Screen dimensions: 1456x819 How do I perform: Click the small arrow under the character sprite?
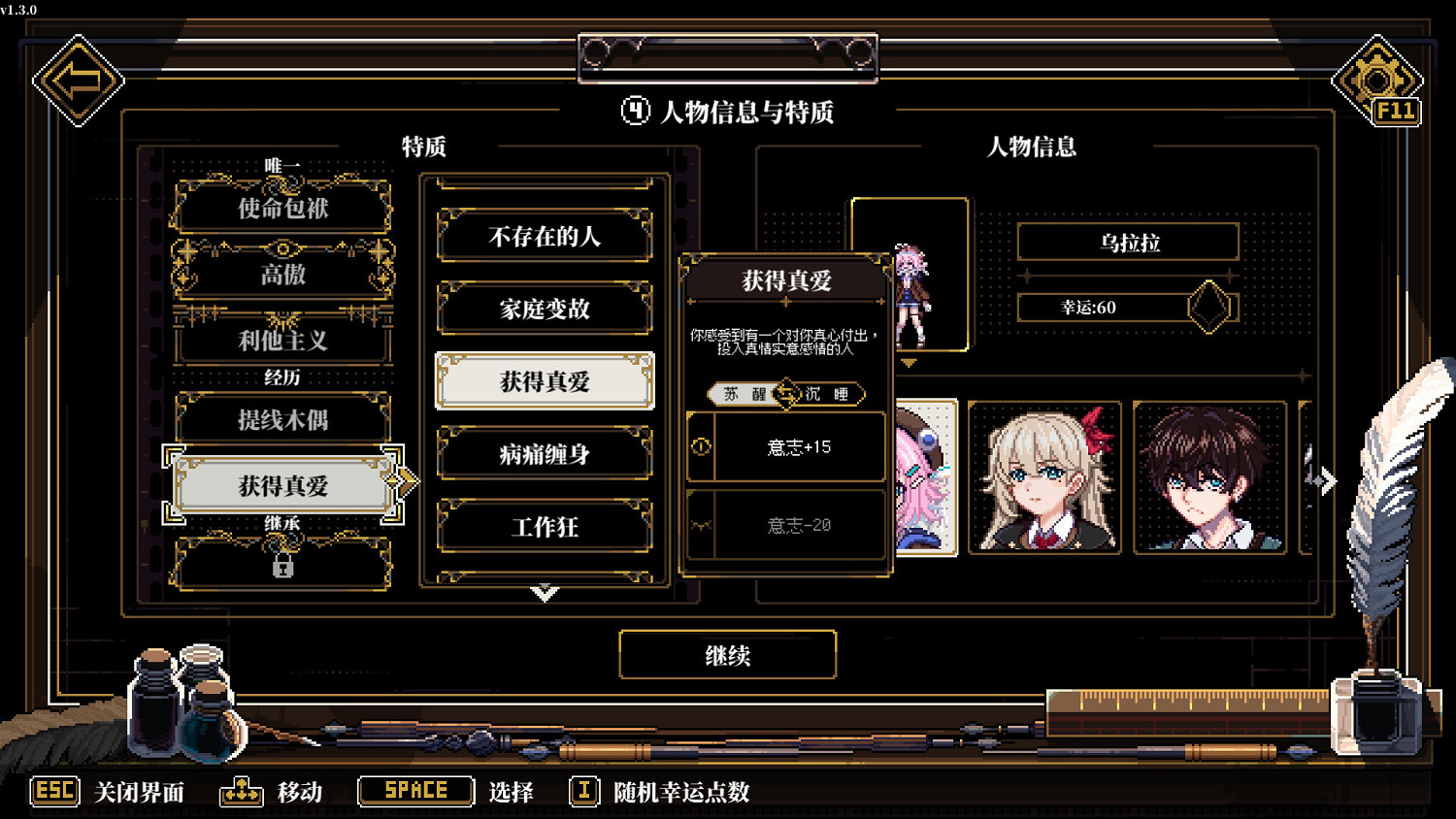(x=910, y=361)
